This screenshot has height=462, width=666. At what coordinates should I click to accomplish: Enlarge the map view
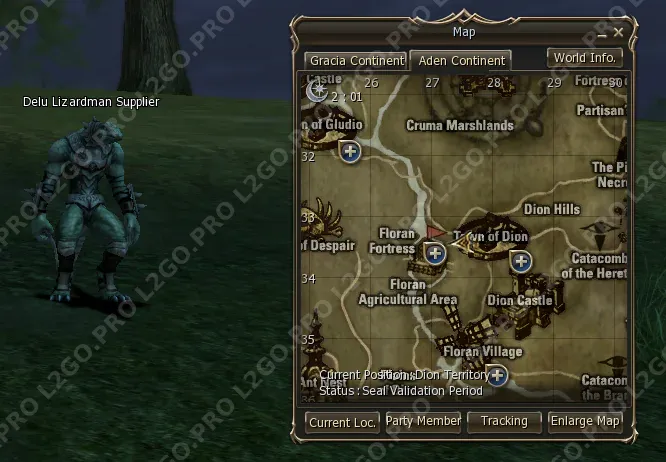585,422
